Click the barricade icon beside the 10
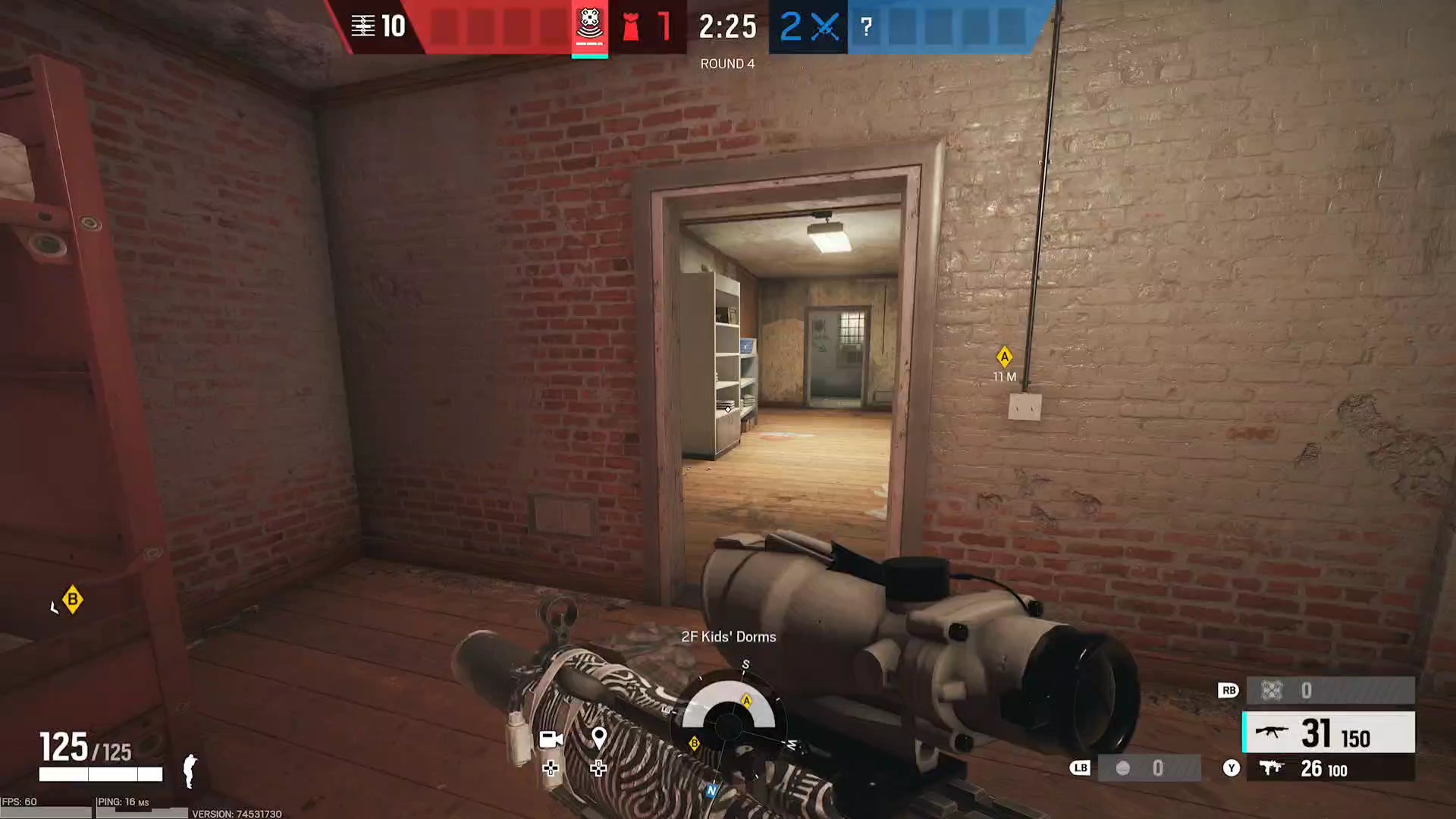This screenshot has height=819, width=1456. coord(363,27)
